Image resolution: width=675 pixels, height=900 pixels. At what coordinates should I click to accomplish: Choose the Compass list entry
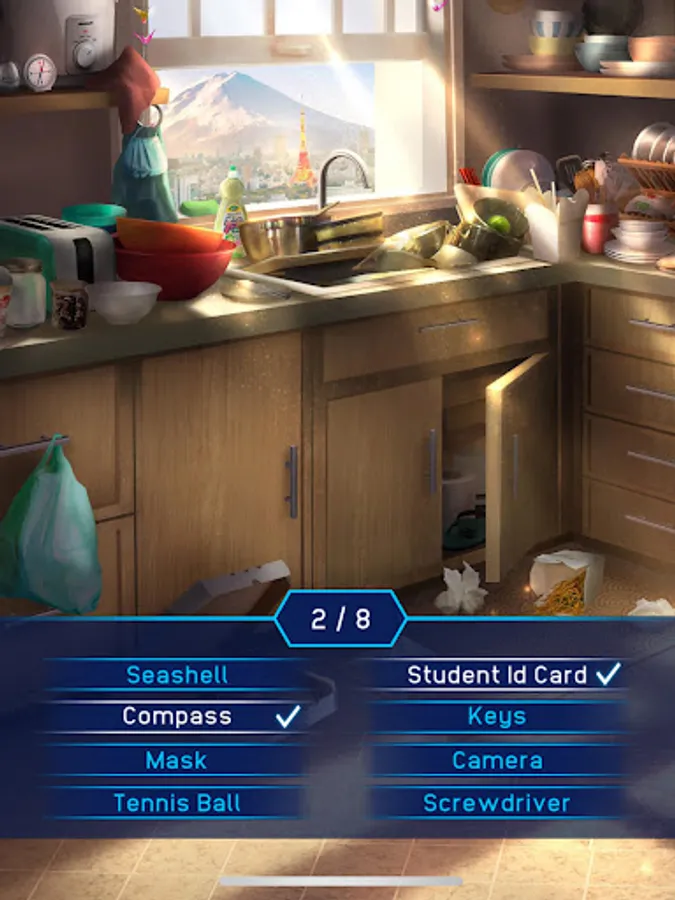pyautogui.click(x=177, y=717)
